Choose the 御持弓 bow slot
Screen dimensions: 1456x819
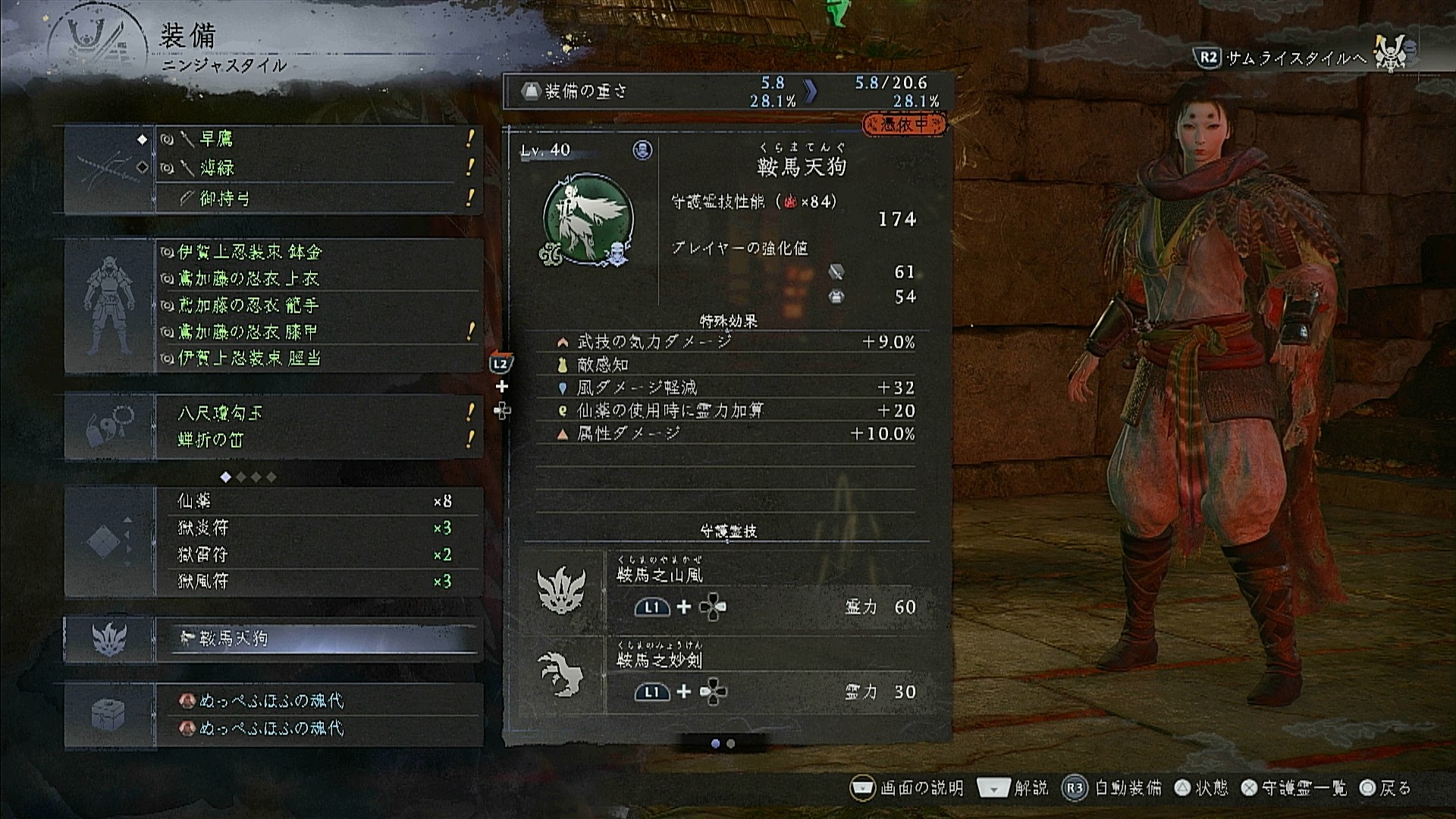click(318, 199)
